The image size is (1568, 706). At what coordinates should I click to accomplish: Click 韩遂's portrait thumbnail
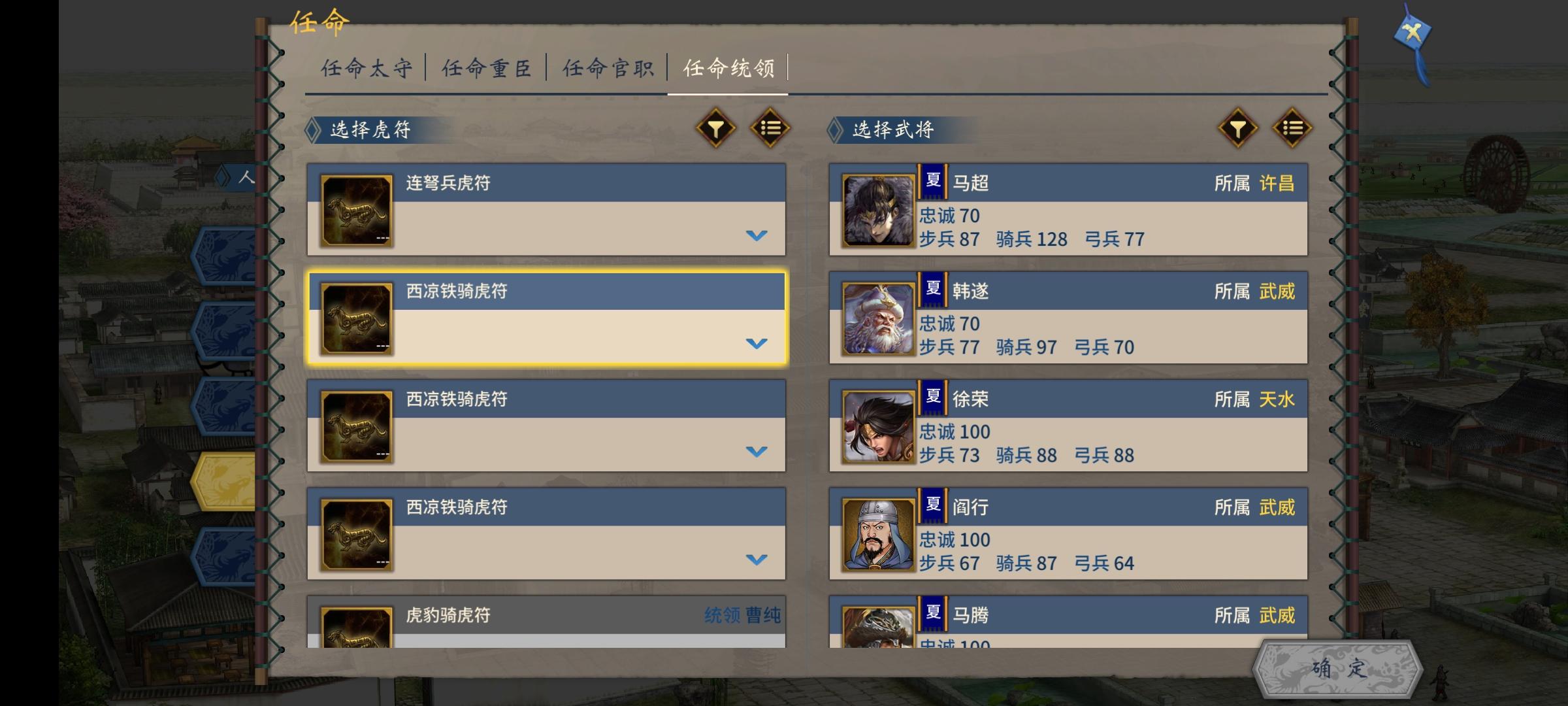click(878, 318)
